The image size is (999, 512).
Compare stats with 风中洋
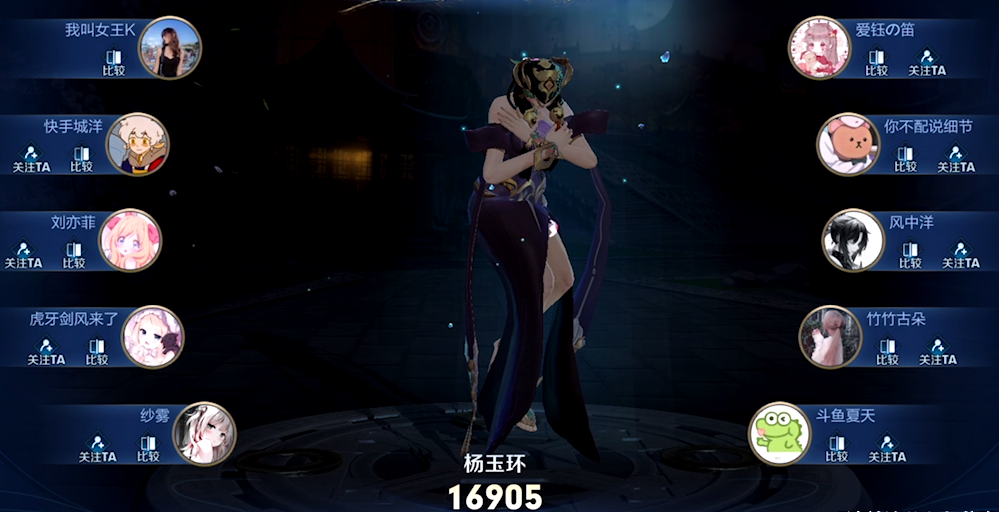tap(910, 255)
